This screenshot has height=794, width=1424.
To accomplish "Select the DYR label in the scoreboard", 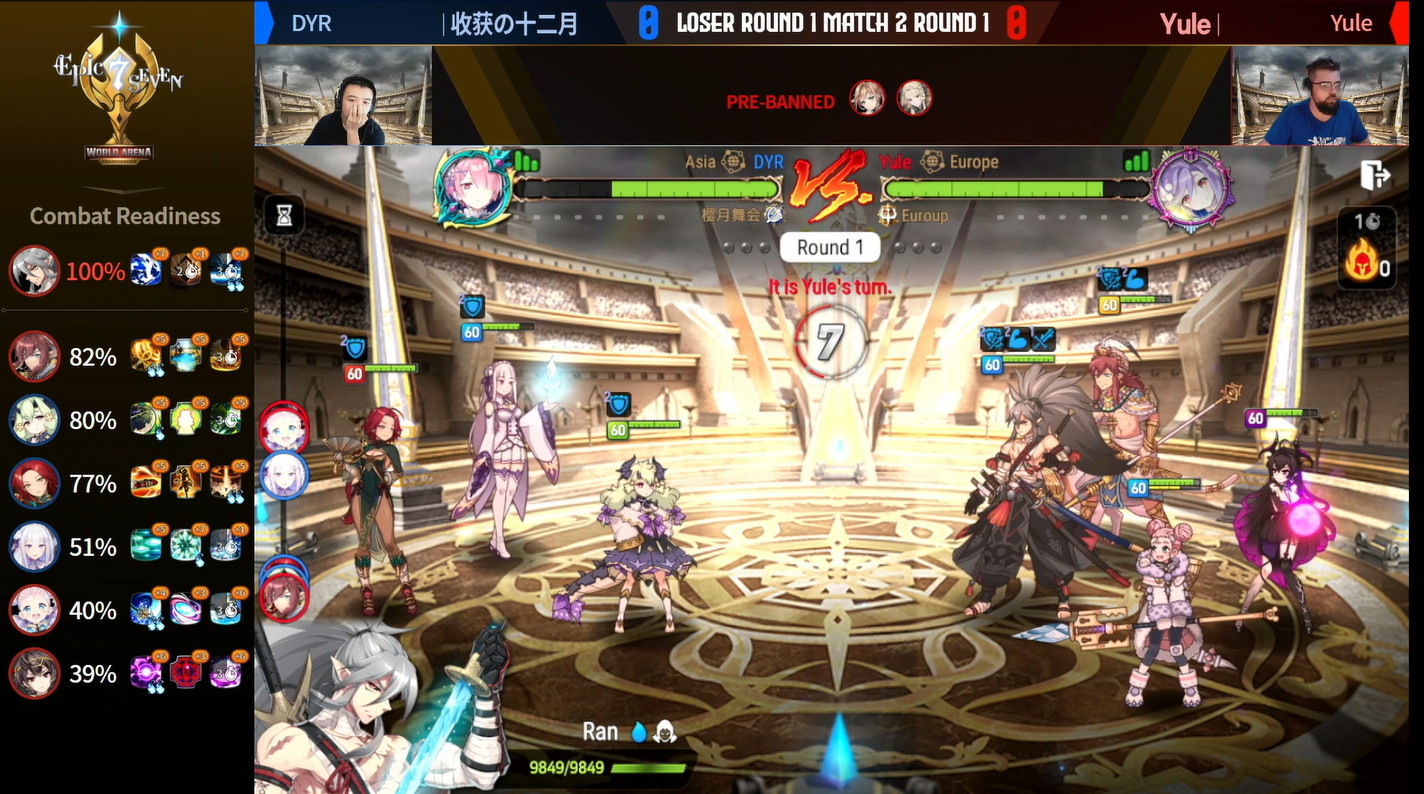I will (311, 22).
